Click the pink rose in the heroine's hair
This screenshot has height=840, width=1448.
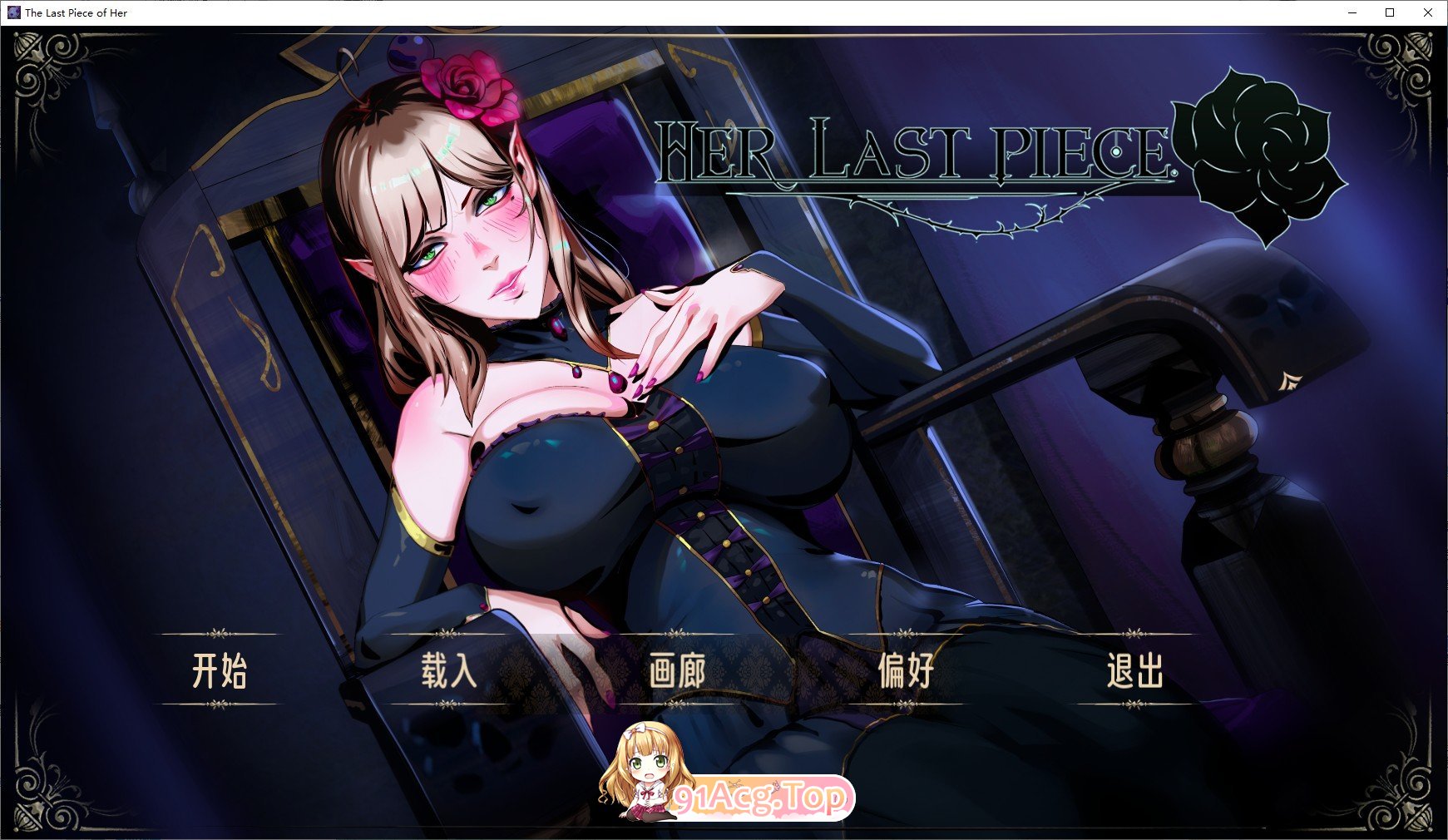point(470,83)
